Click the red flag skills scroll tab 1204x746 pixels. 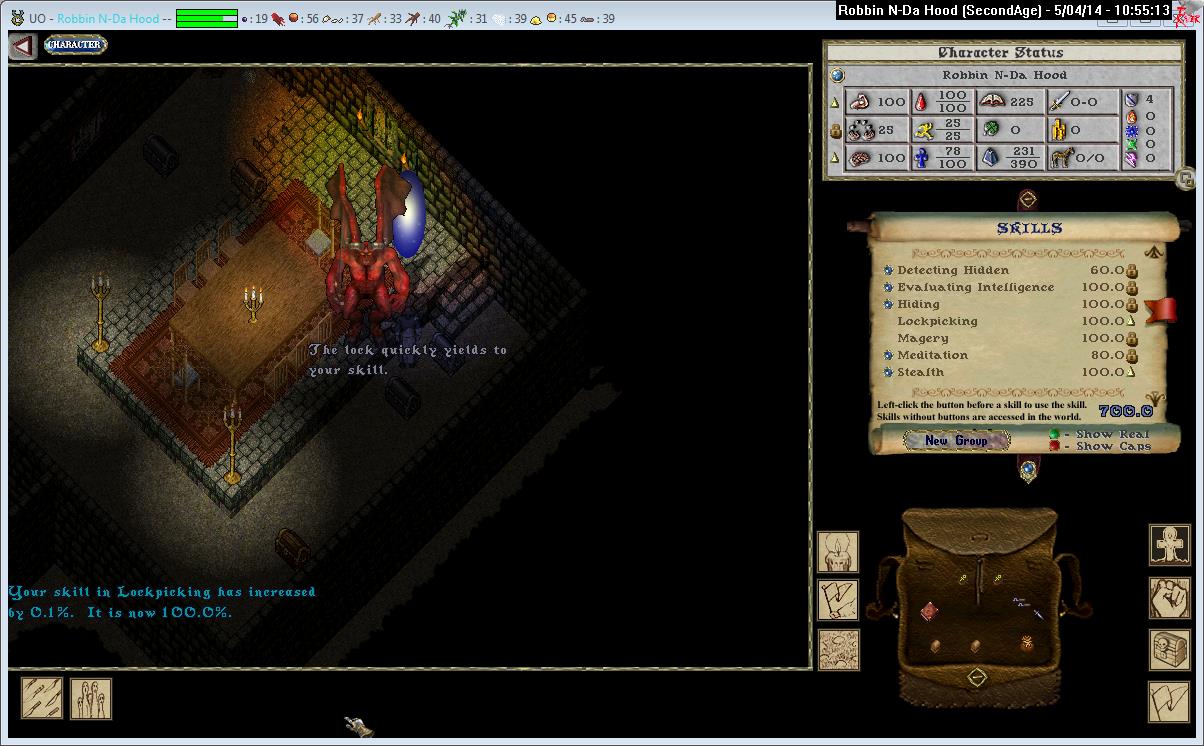1160,310
